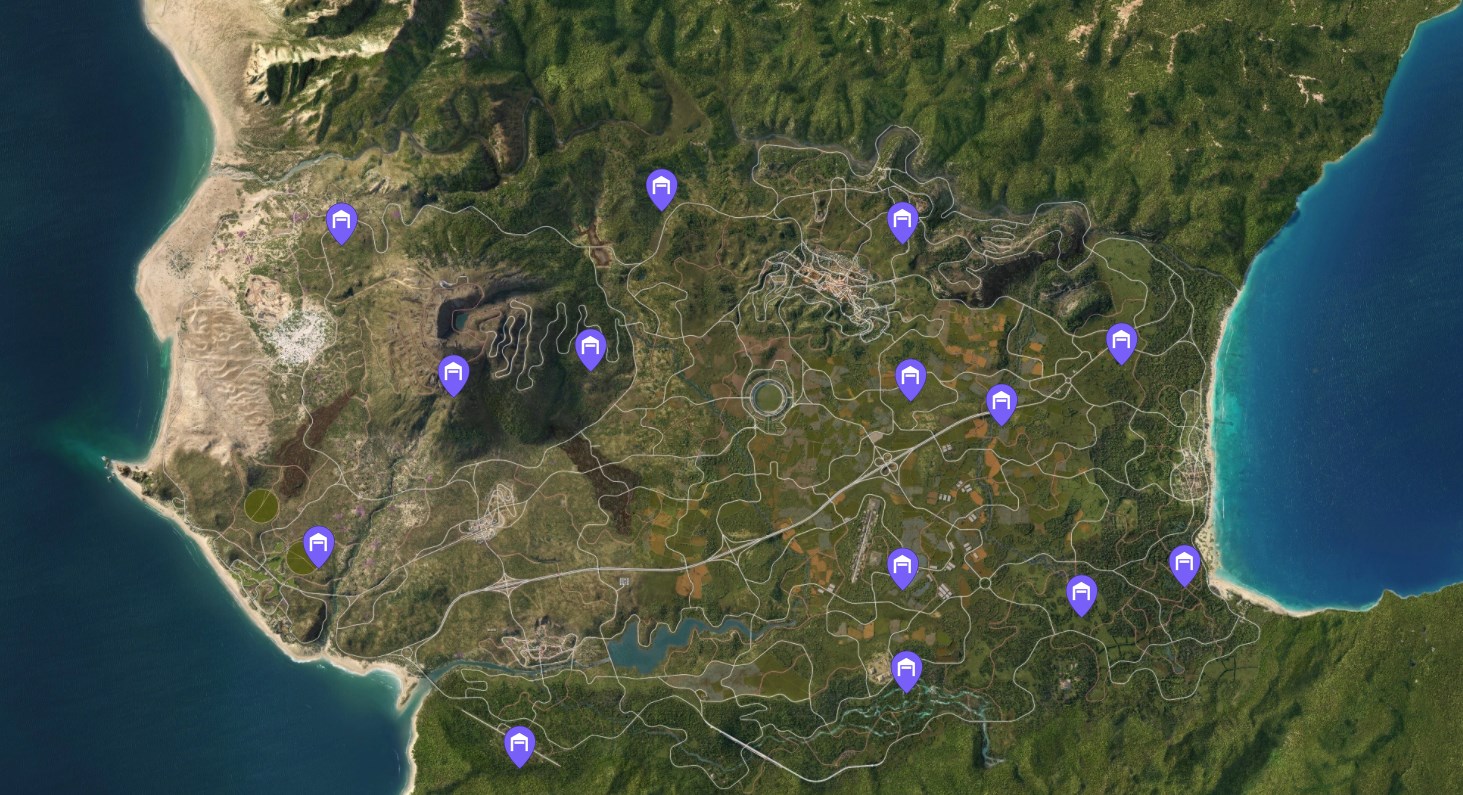Click the garage pin near the southwest crop circles
The image size is (1463, 795).
point(317,546)
